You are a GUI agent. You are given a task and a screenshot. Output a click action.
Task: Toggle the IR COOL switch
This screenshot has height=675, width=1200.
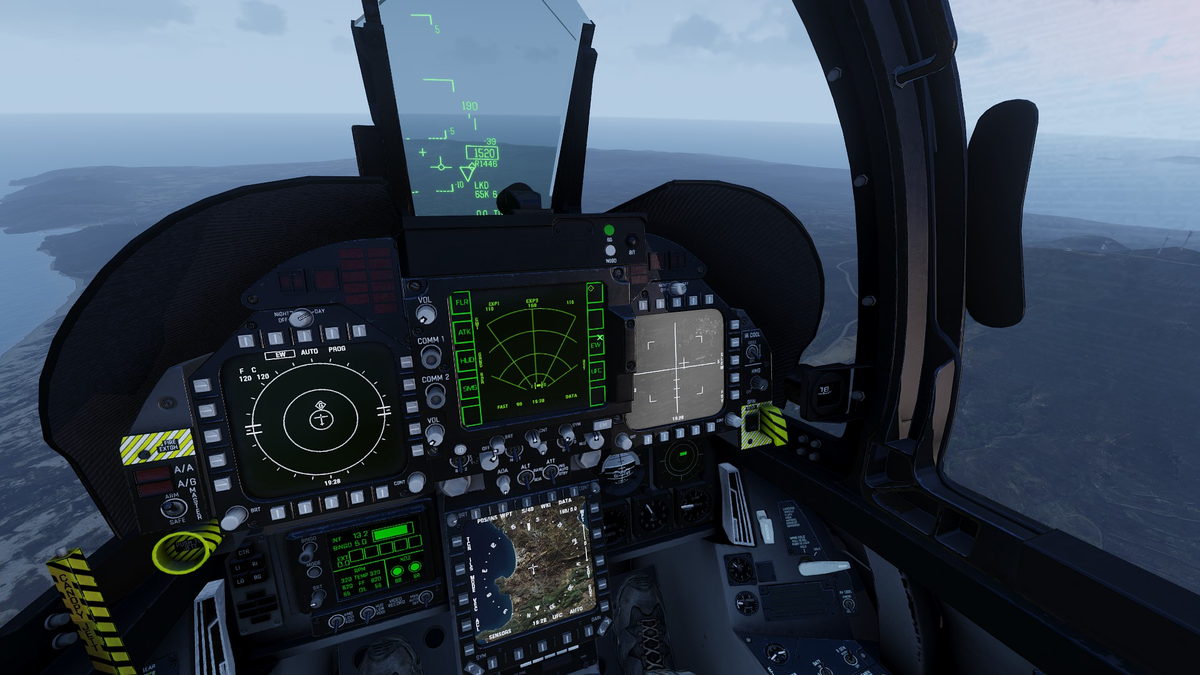(x=752, y=351)
